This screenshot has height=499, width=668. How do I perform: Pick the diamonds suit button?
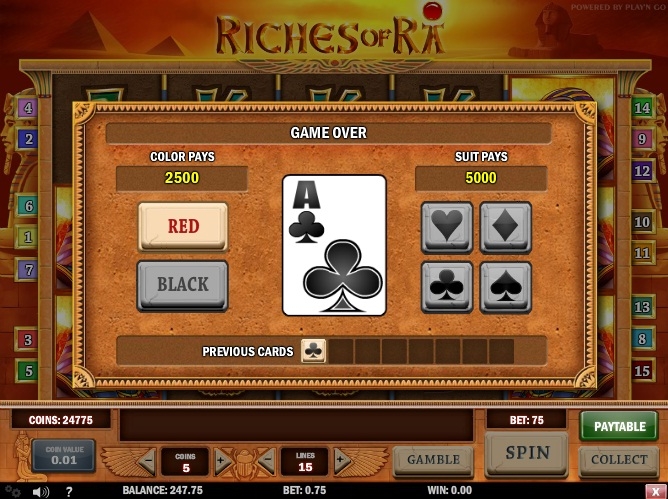pyautogui.click(x=506, y=227)
